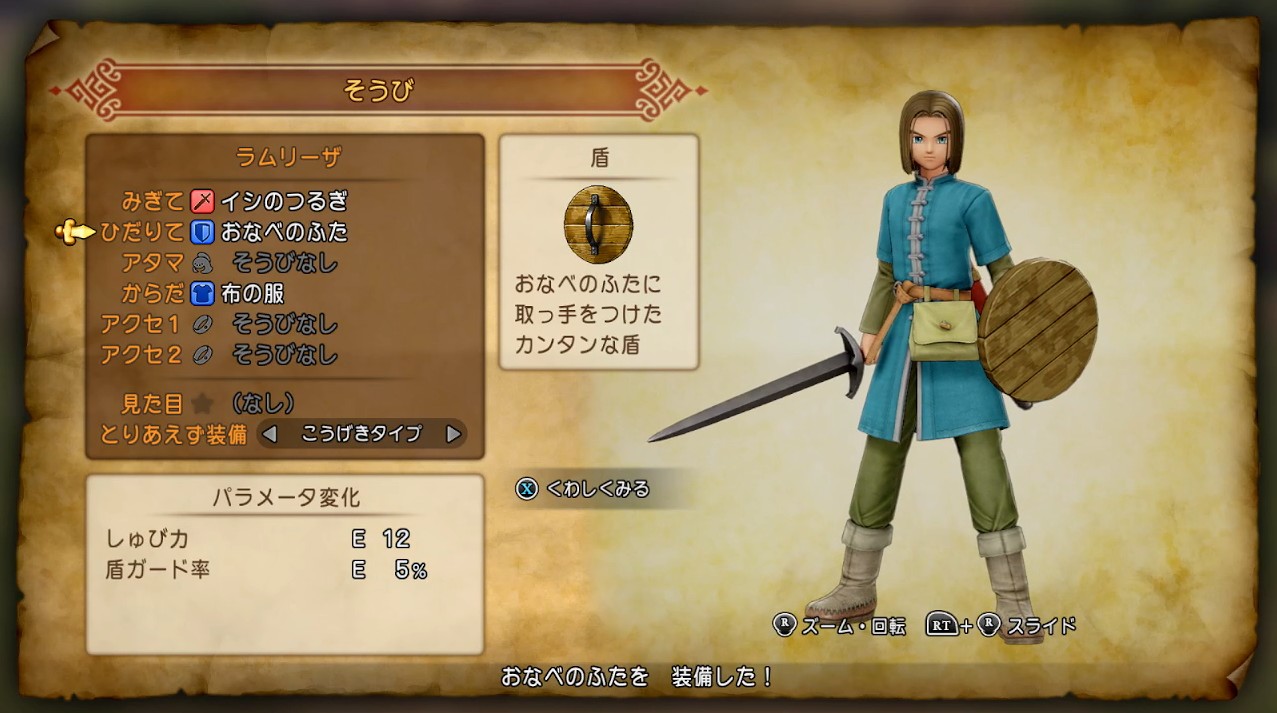Screen dimensions: 1277x713
Task: Select the とりあえず装備 auto-equip option
Action: (x=173, y=434)
